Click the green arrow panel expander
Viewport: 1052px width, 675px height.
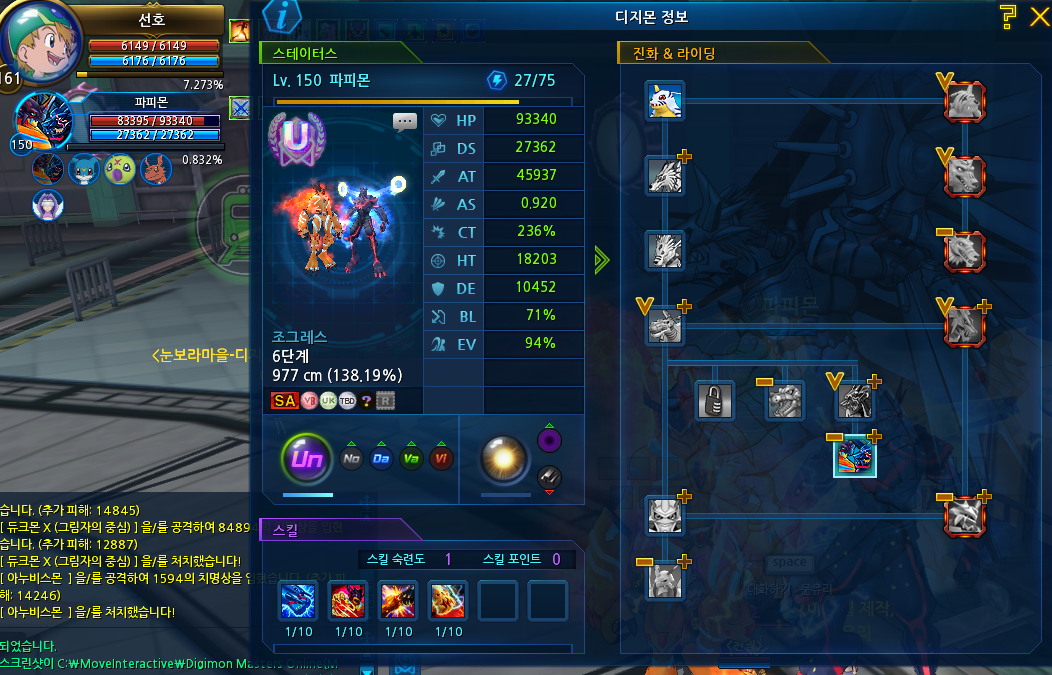click(x=601, y=261)
